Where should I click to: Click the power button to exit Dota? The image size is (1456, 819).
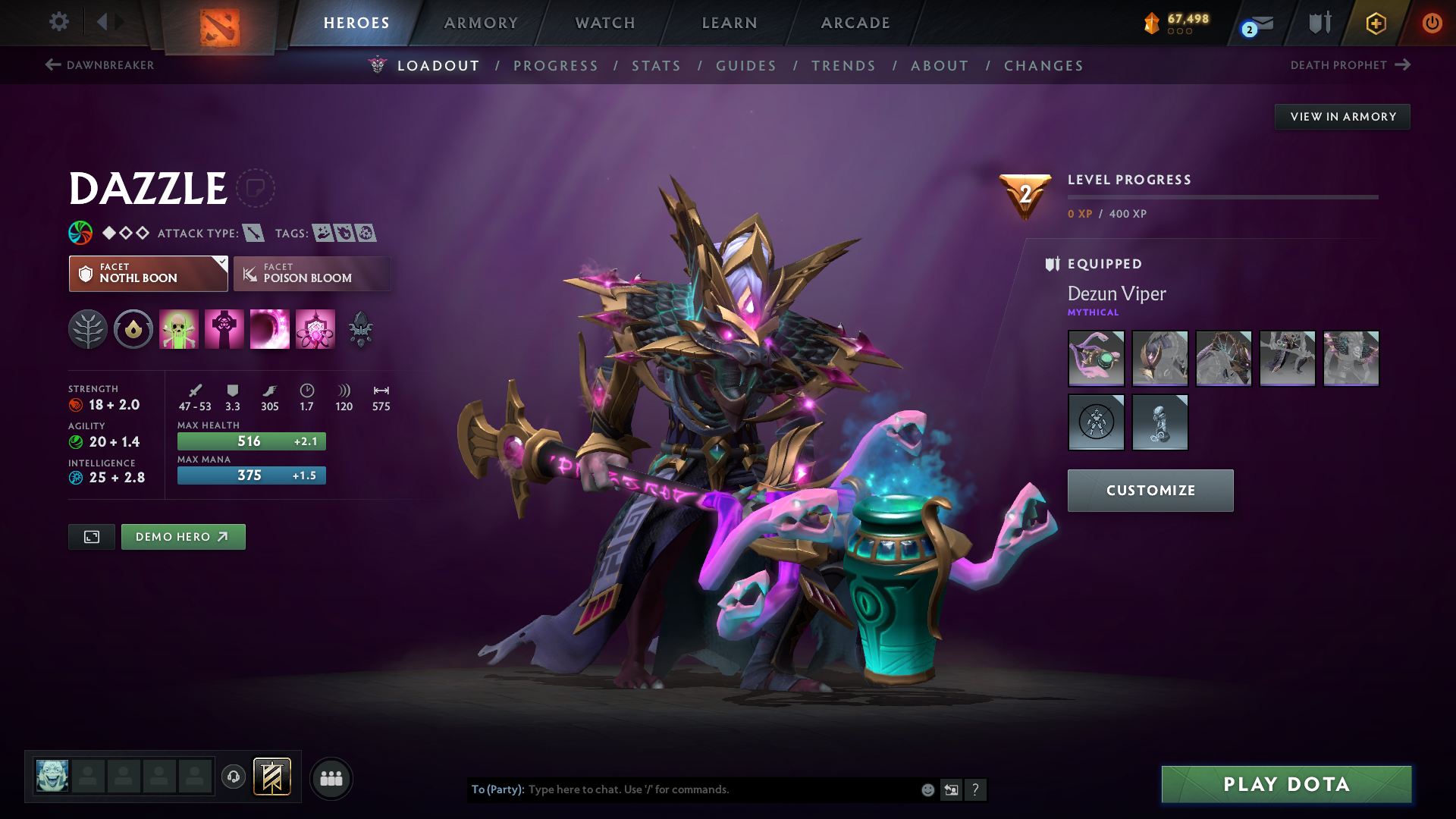click(1432, 23)
